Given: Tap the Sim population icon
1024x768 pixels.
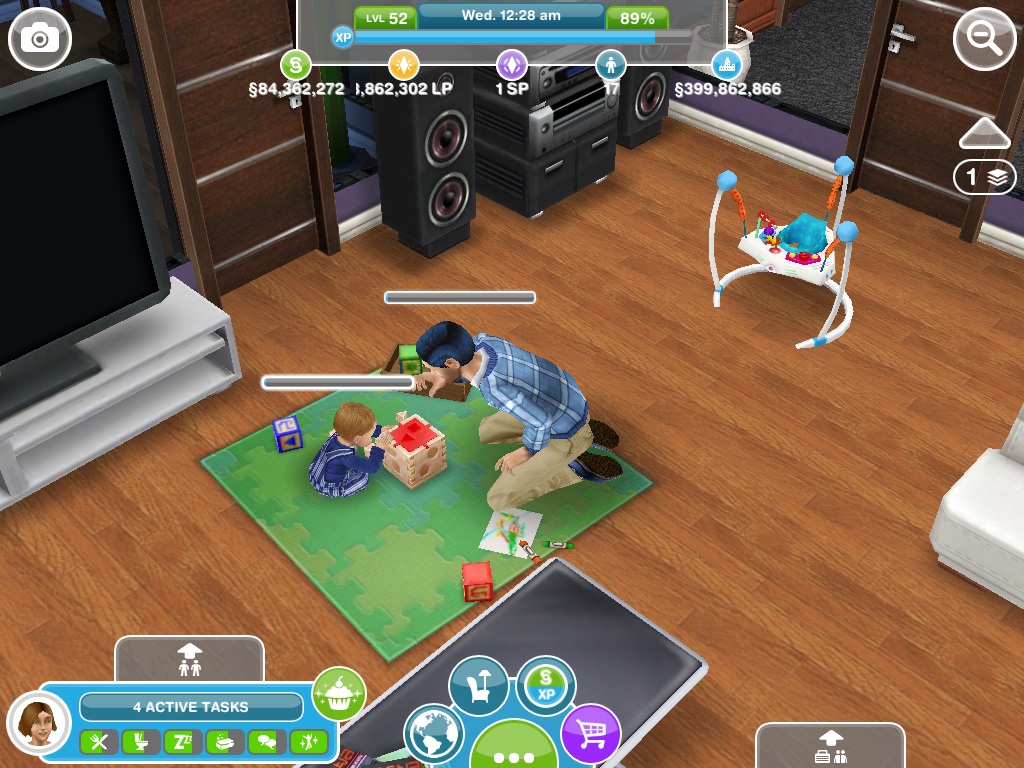Looking at the screenshot, I should coord(610,65).
